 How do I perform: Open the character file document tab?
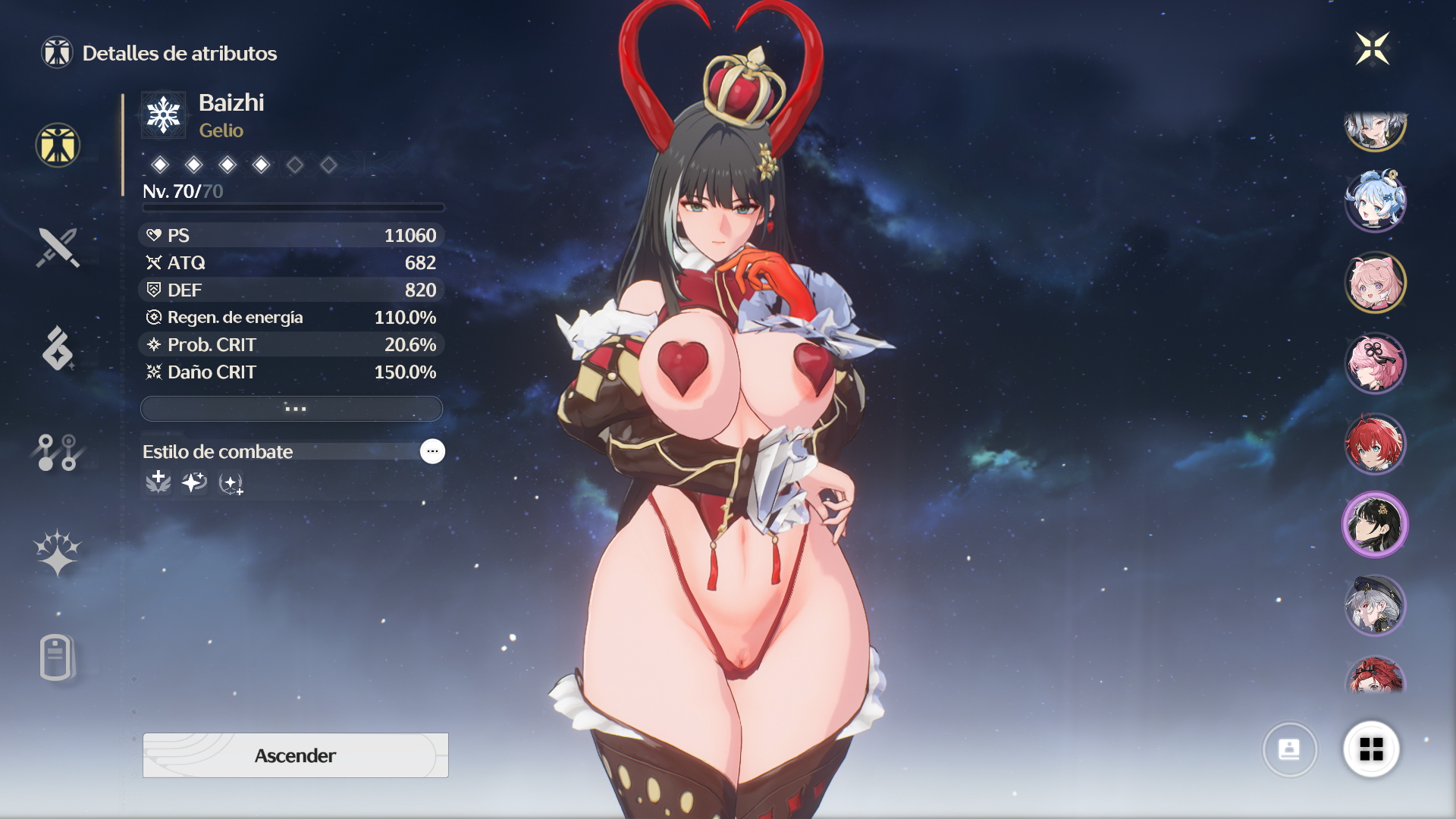click(x=56, y=657)
